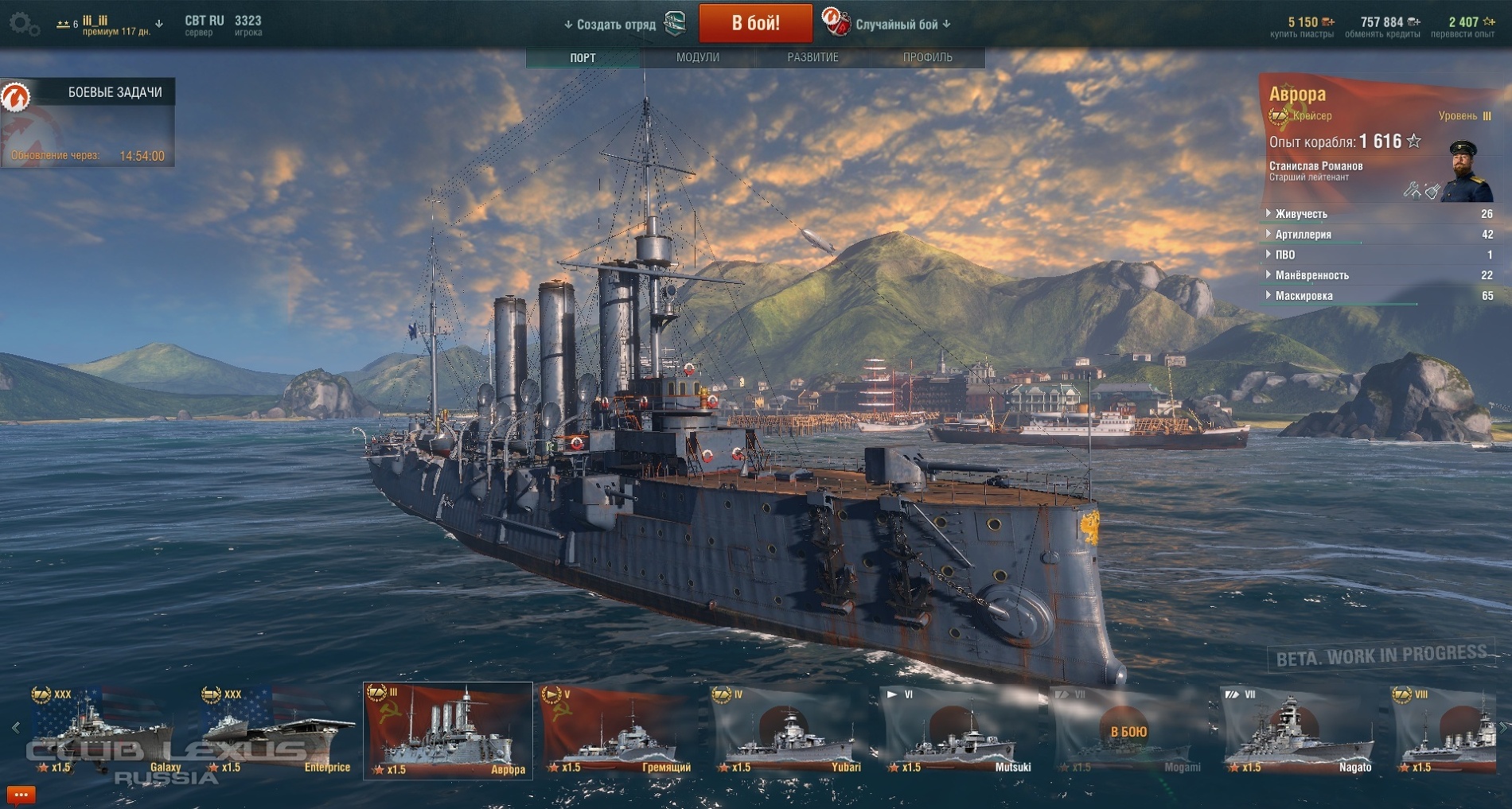Select the Гремящий ship in carousel
1512x809 pixels.
[x=618, y=732]
